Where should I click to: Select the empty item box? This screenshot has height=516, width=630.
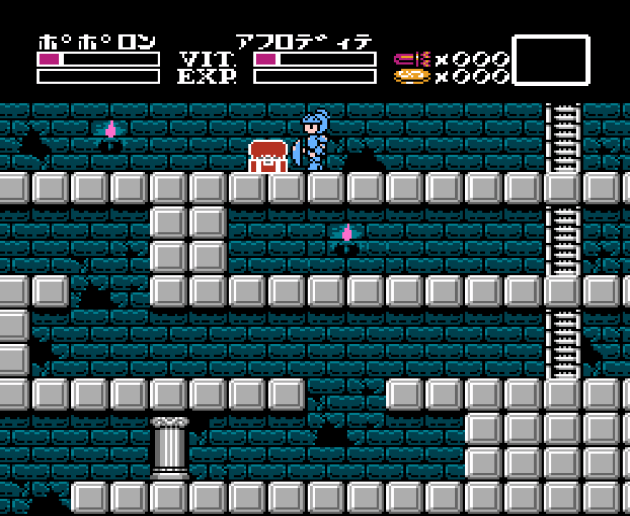coord(551,60)
